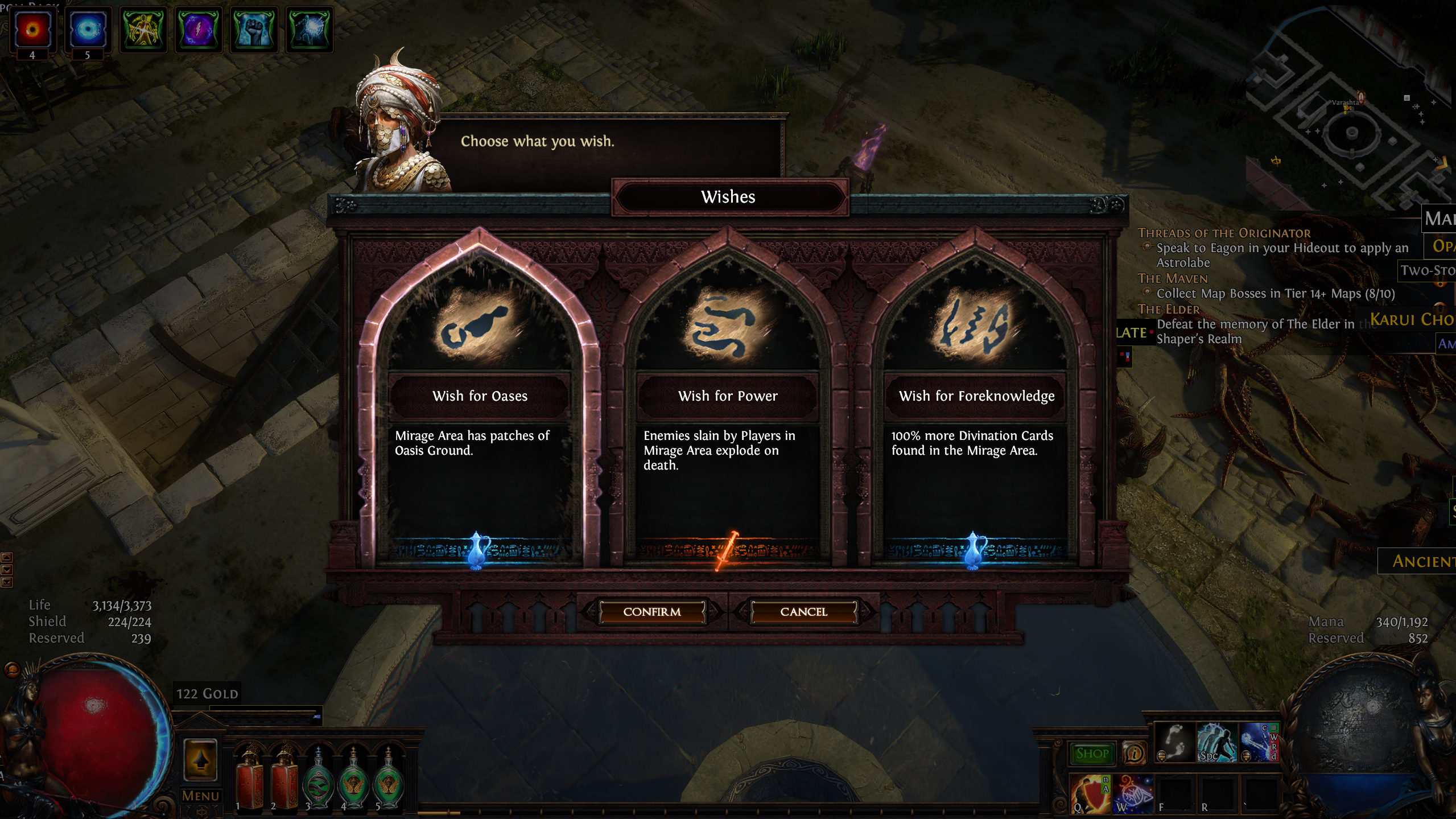This screenshot has width=1456, height=819.
Task: Select the Wish for Oases option
Action: pyautogui.click(x=481, y=396)
